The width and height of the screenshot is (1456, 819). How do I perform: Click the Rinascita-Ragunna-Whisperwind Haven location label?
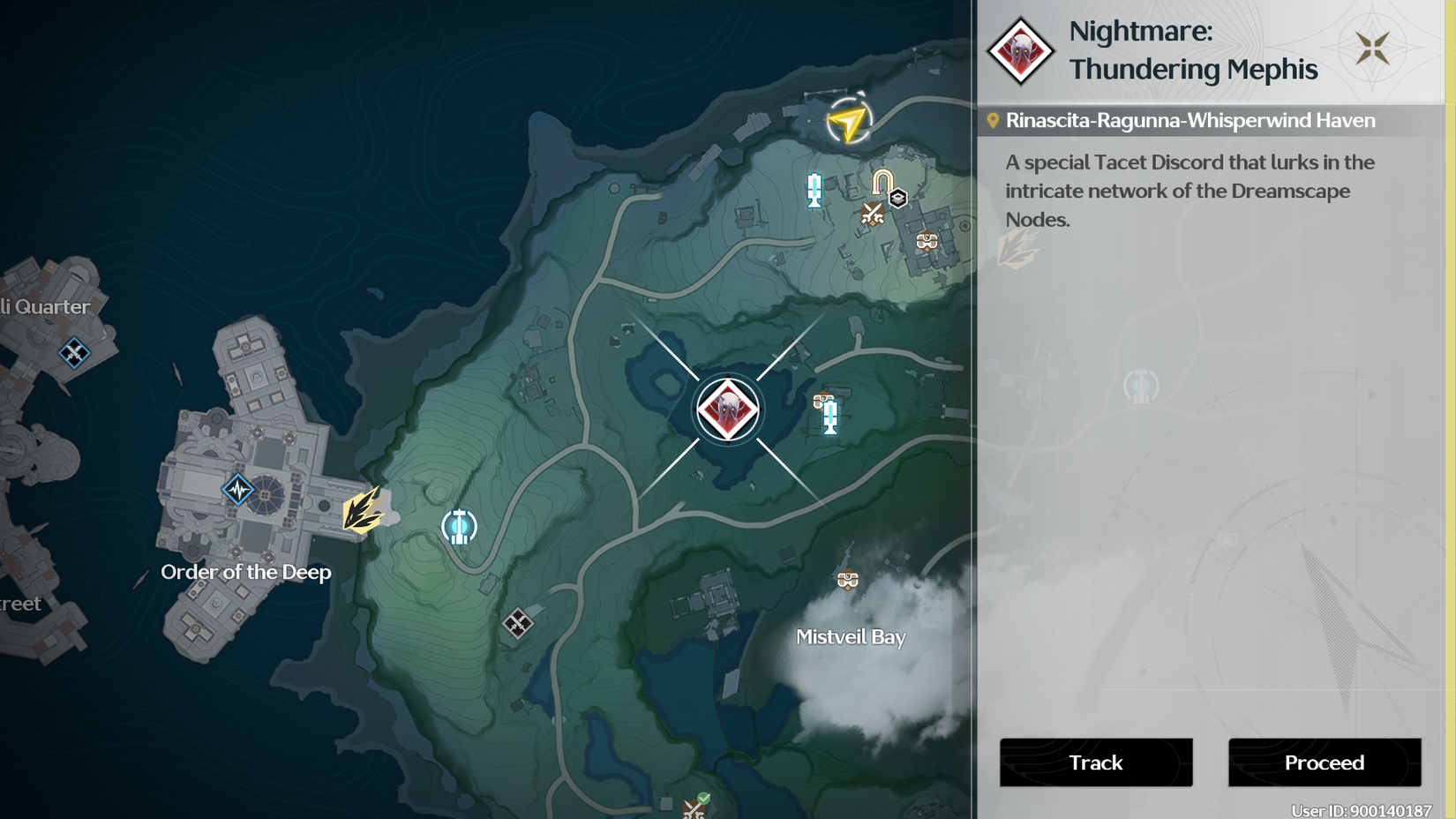pyautogui.click(x=1191, y=119)
